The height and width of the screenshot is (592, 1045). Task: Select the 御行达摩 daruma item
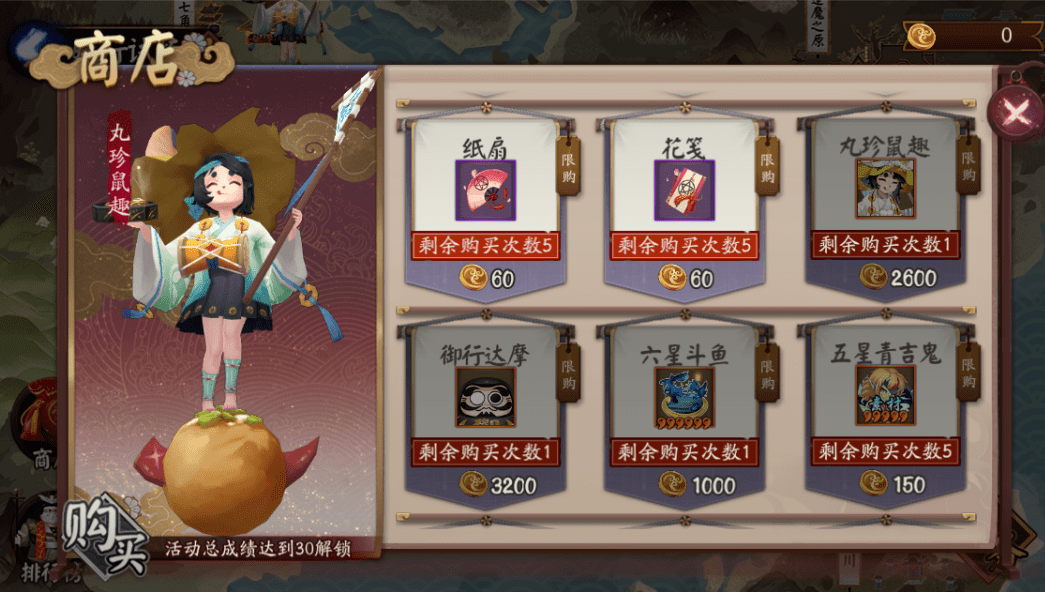coord(485,397)
